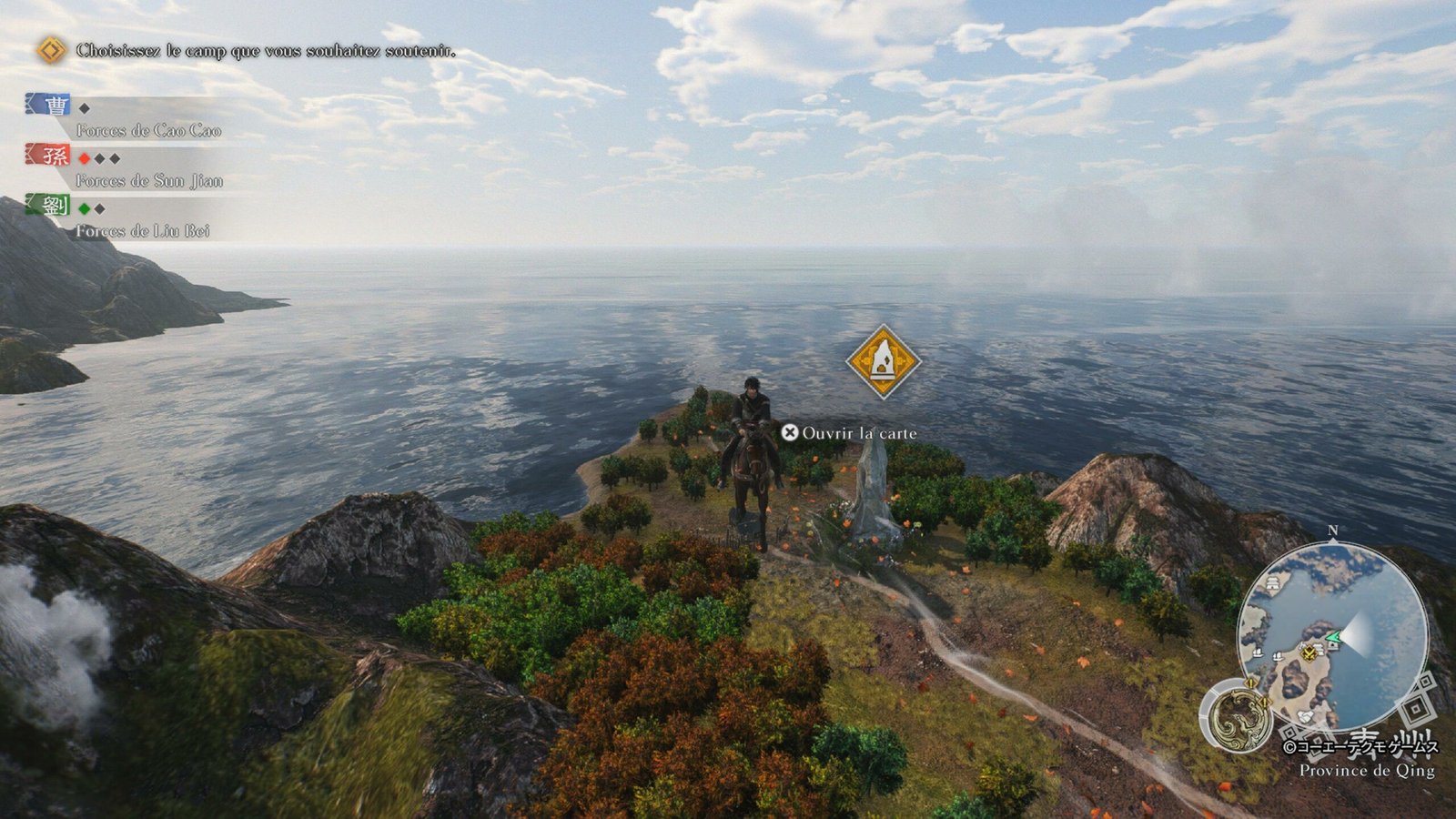Select the handshake marker on the minimap
The height and width of the screenshot is (819, 1456).
pyautogui.click(x=1305, y=717)
